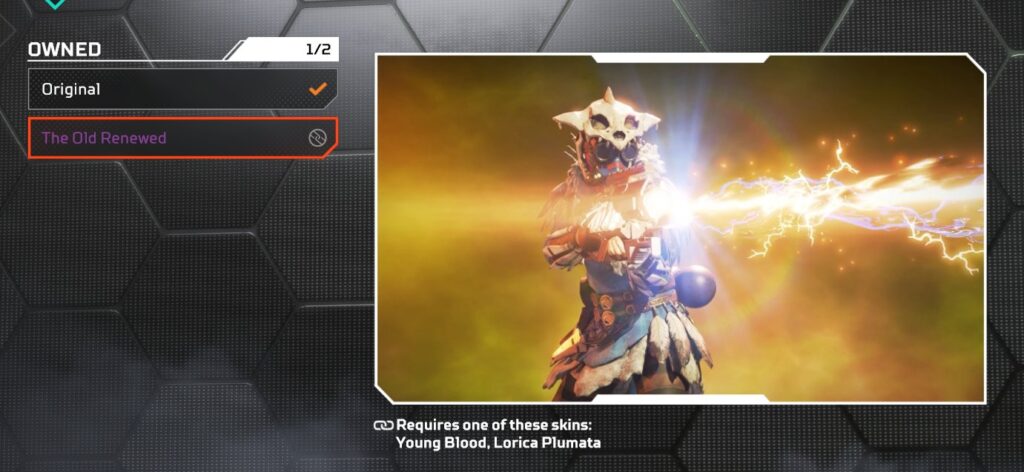This screenshot has height=472, width=1024.
Task: Select the Original finisher entry
Action: pos(182,89)
